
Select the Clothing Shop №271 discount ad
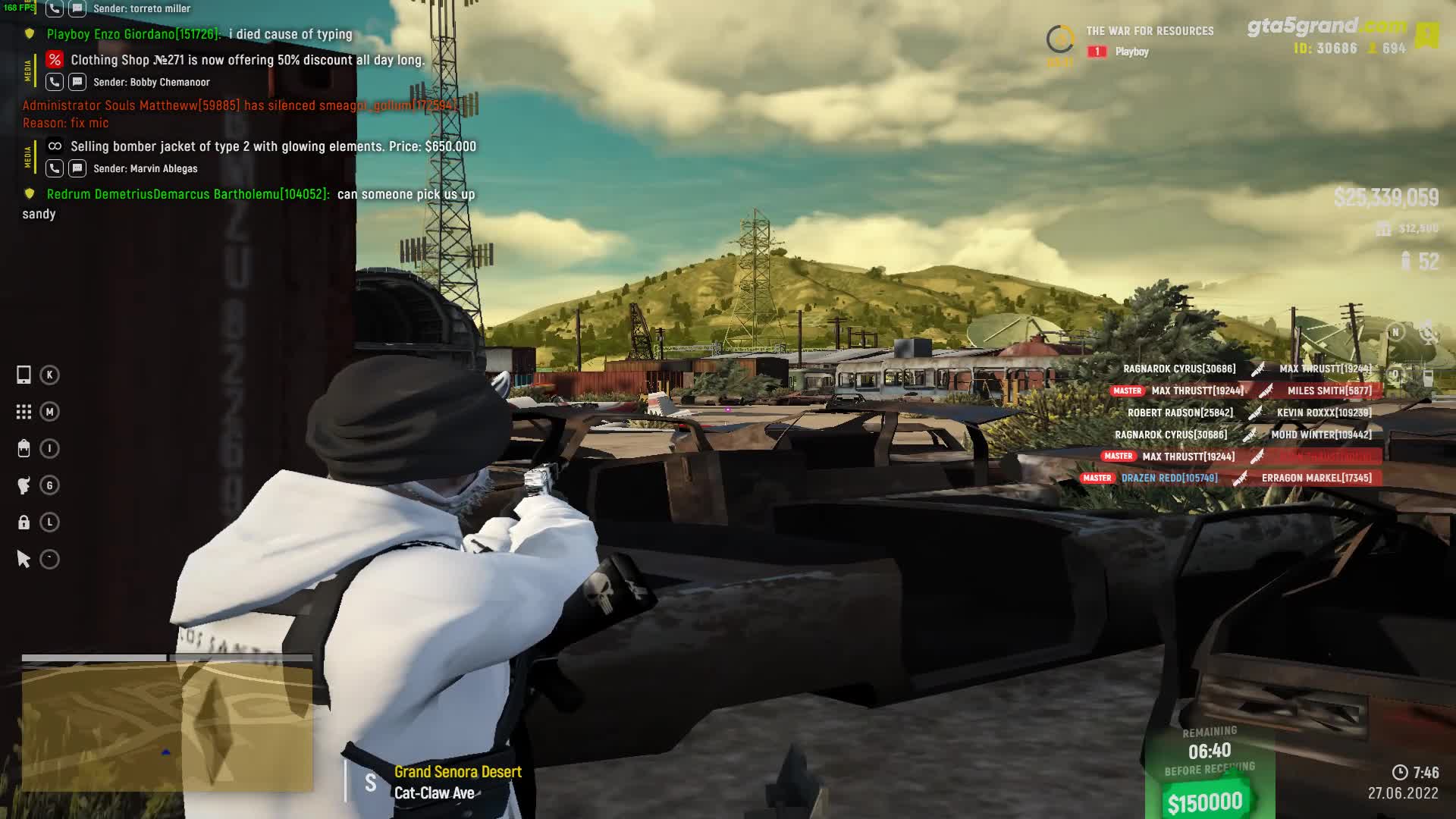[x=247, y=60]
